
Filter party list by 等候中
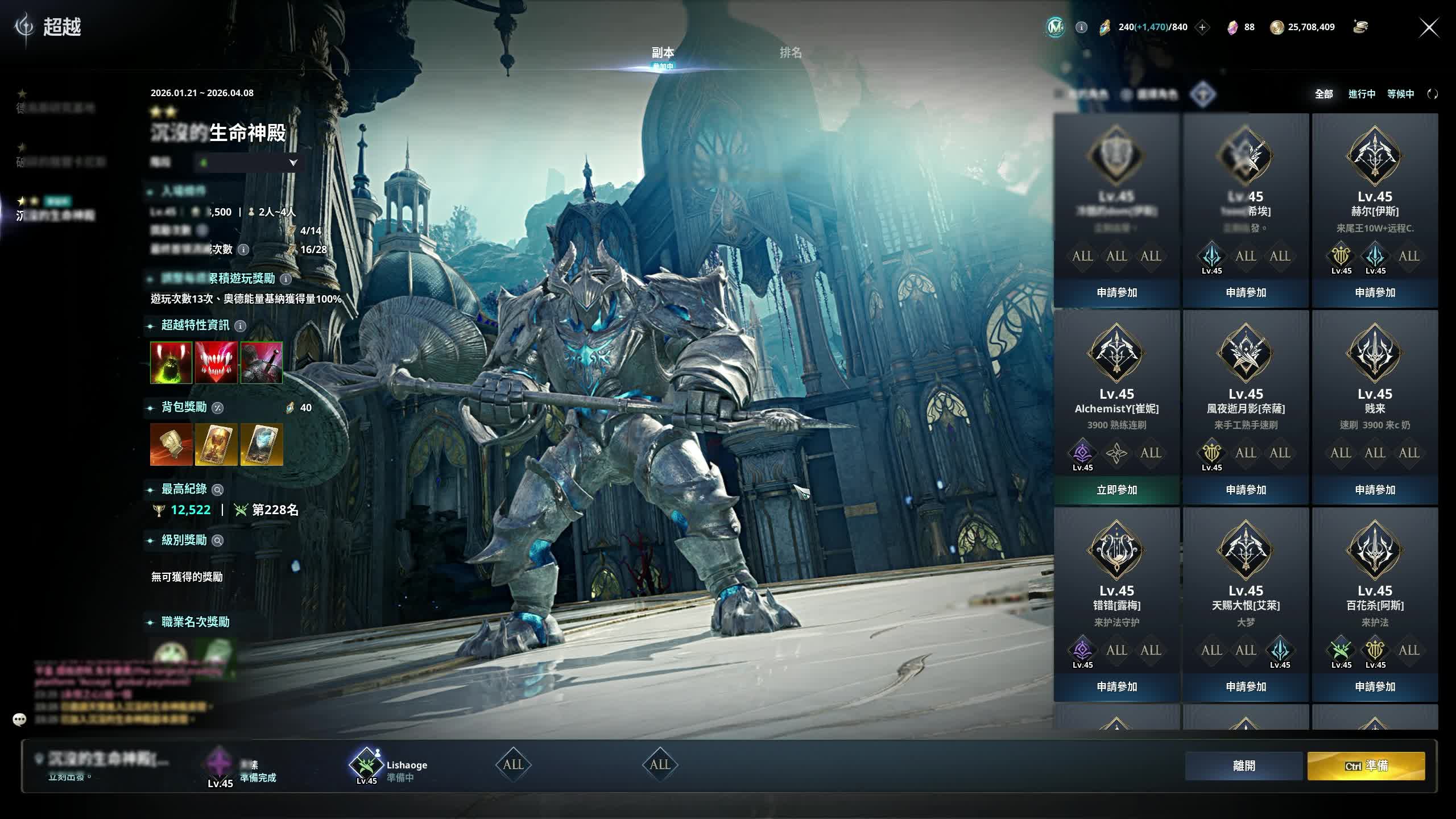tap(1400, 94)
